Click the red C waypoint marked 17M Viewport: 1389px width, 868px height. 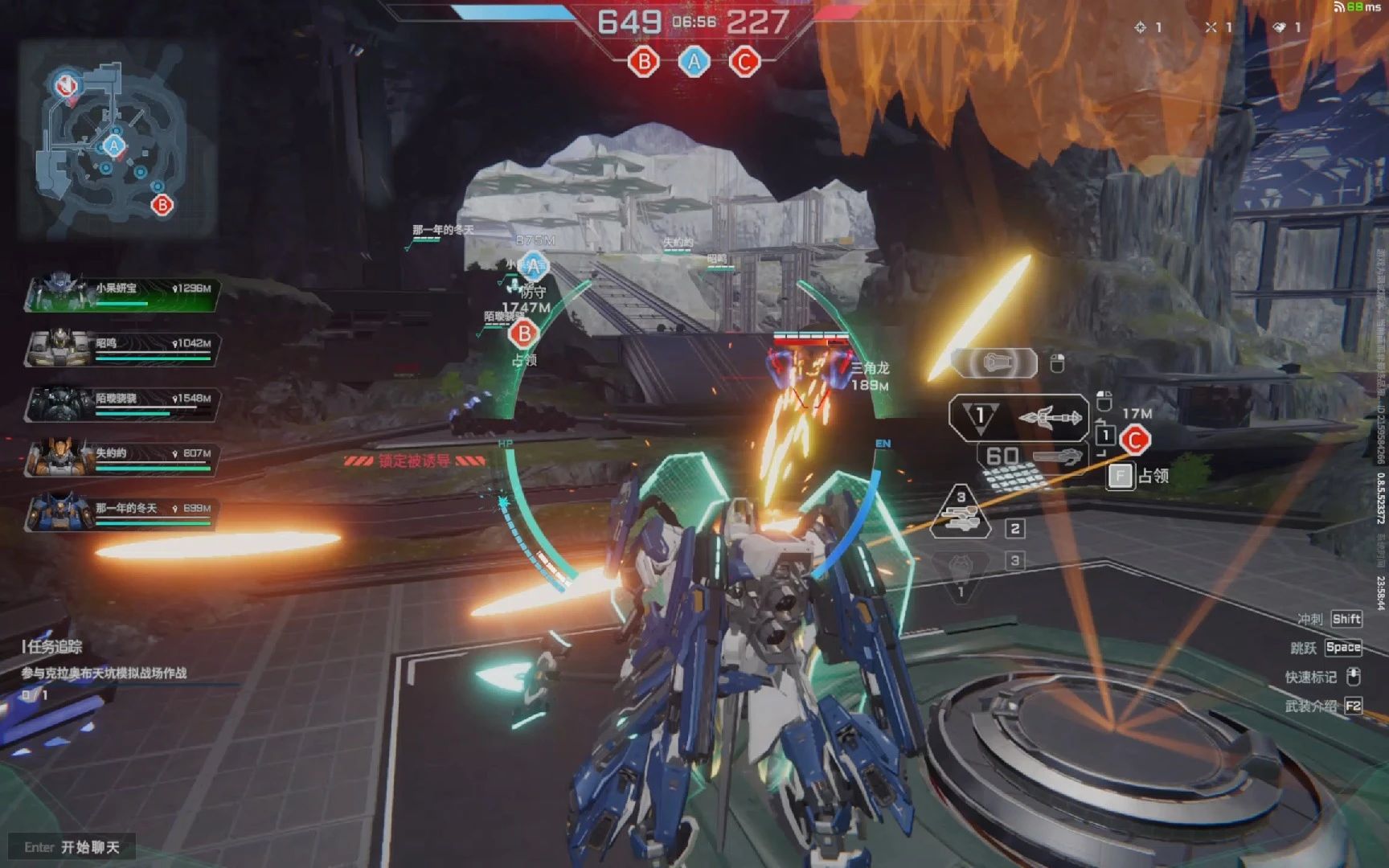(x=1135, y=440)
